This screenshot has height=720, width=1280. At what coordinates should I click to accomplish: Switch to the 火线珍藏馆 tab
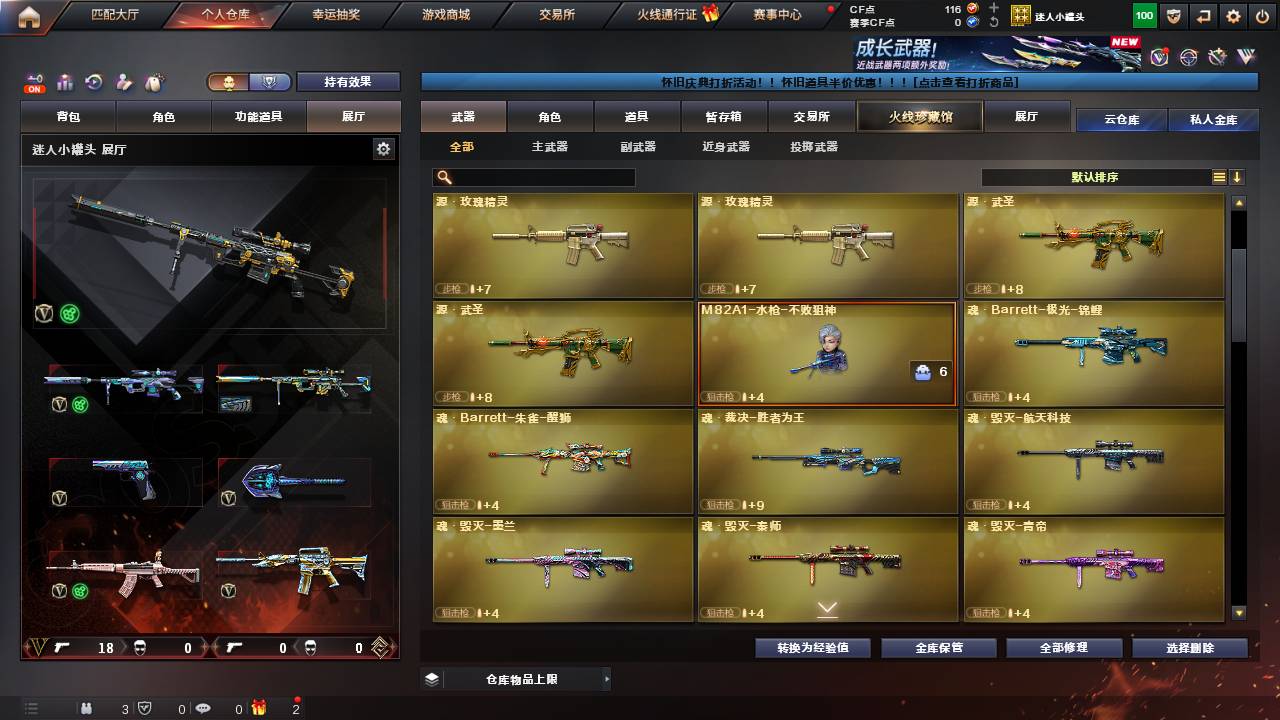918,116
